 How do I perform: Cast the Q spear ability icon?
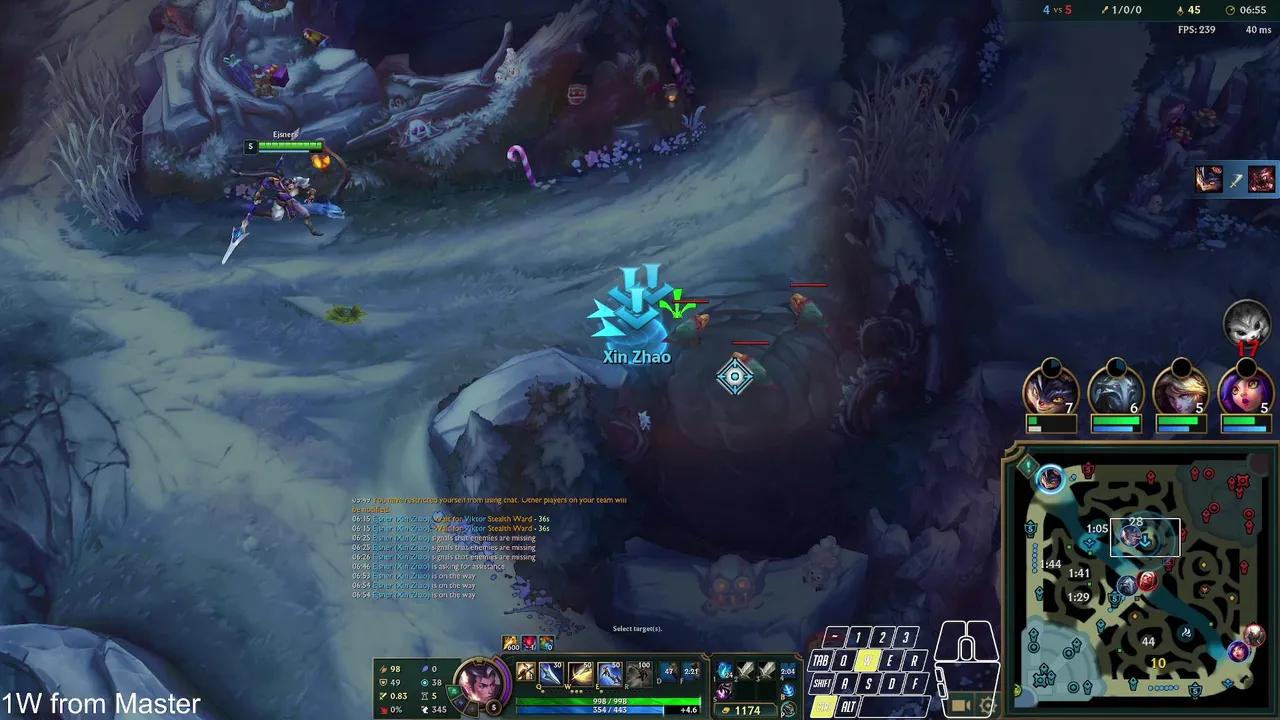pyautogui.click(x=550, y=674)
